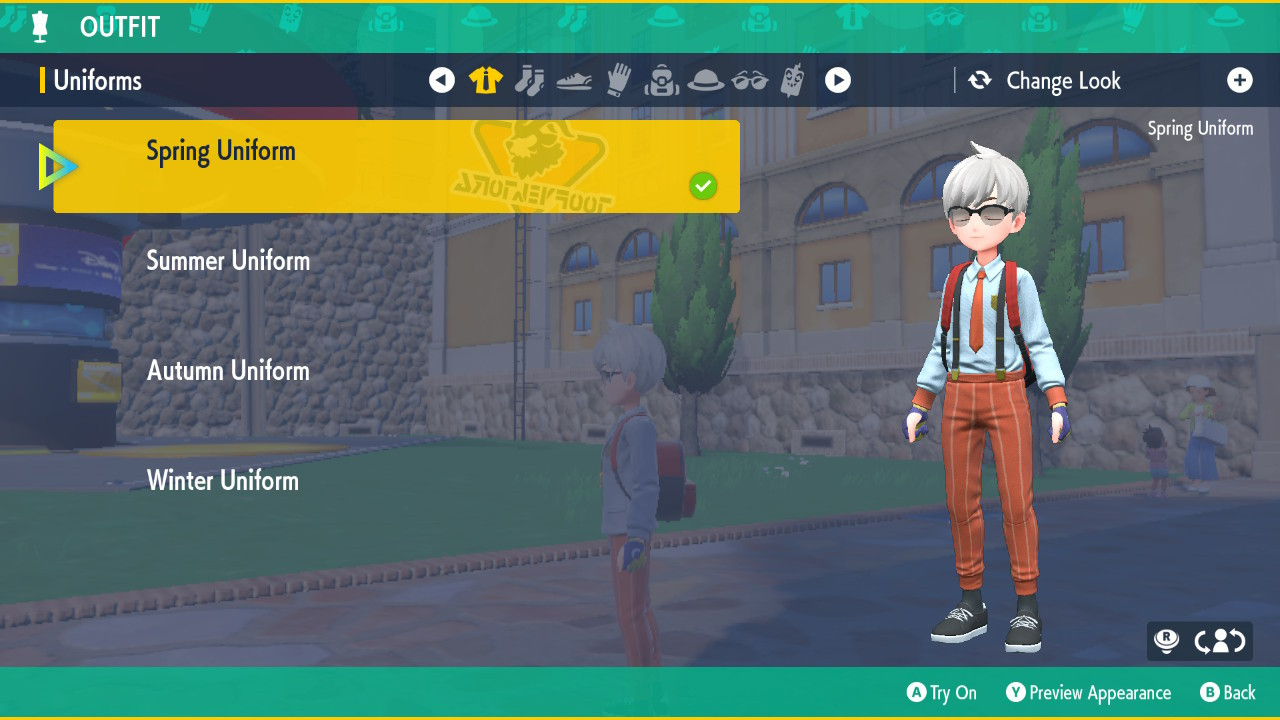Open the backpack/bags category
The image size is (1280, 720).
(x=662, y=80)
